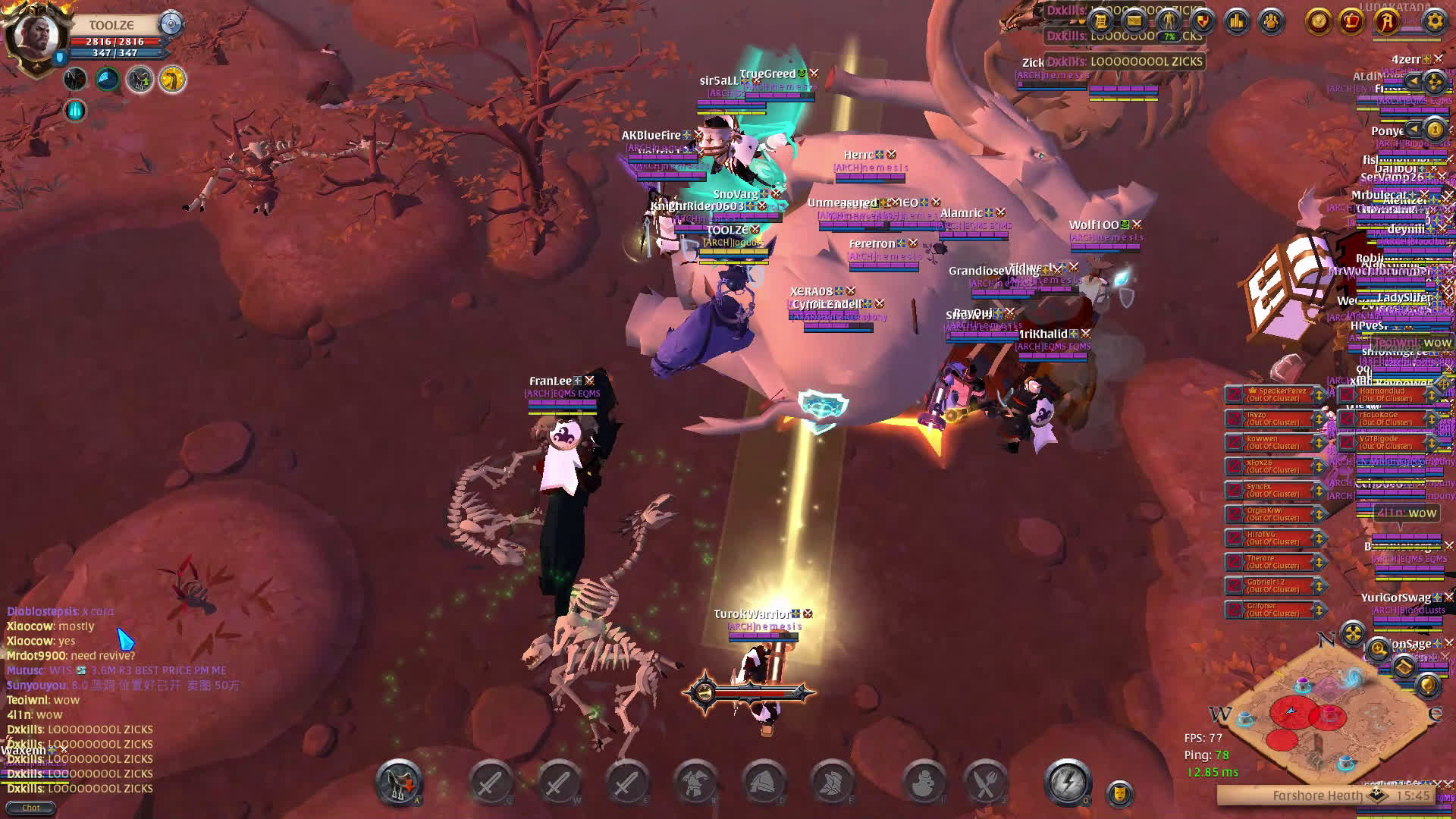Screen dimensions: 1456x819
Task: Open the emote mask button
Action: tap(1119, 793)
